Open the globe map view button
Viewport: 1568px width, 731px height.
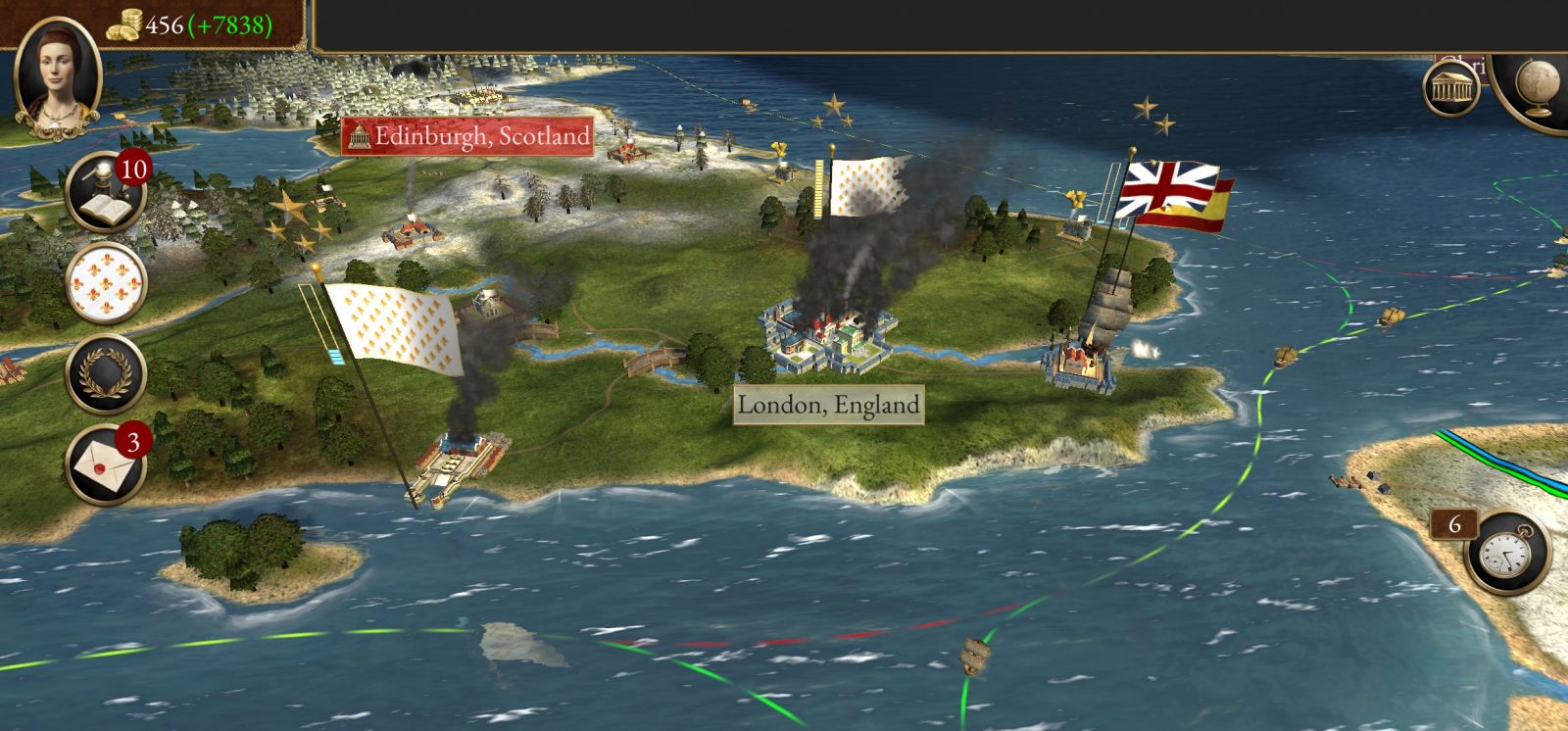point(1539,88)
